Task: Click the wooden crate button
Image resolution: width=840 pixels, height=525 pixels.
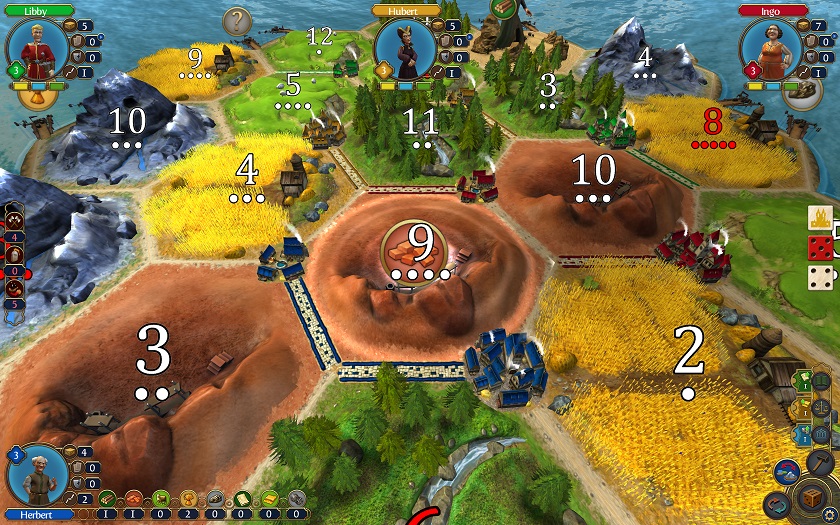Action: pyautogui.click(x=808, y=496)
